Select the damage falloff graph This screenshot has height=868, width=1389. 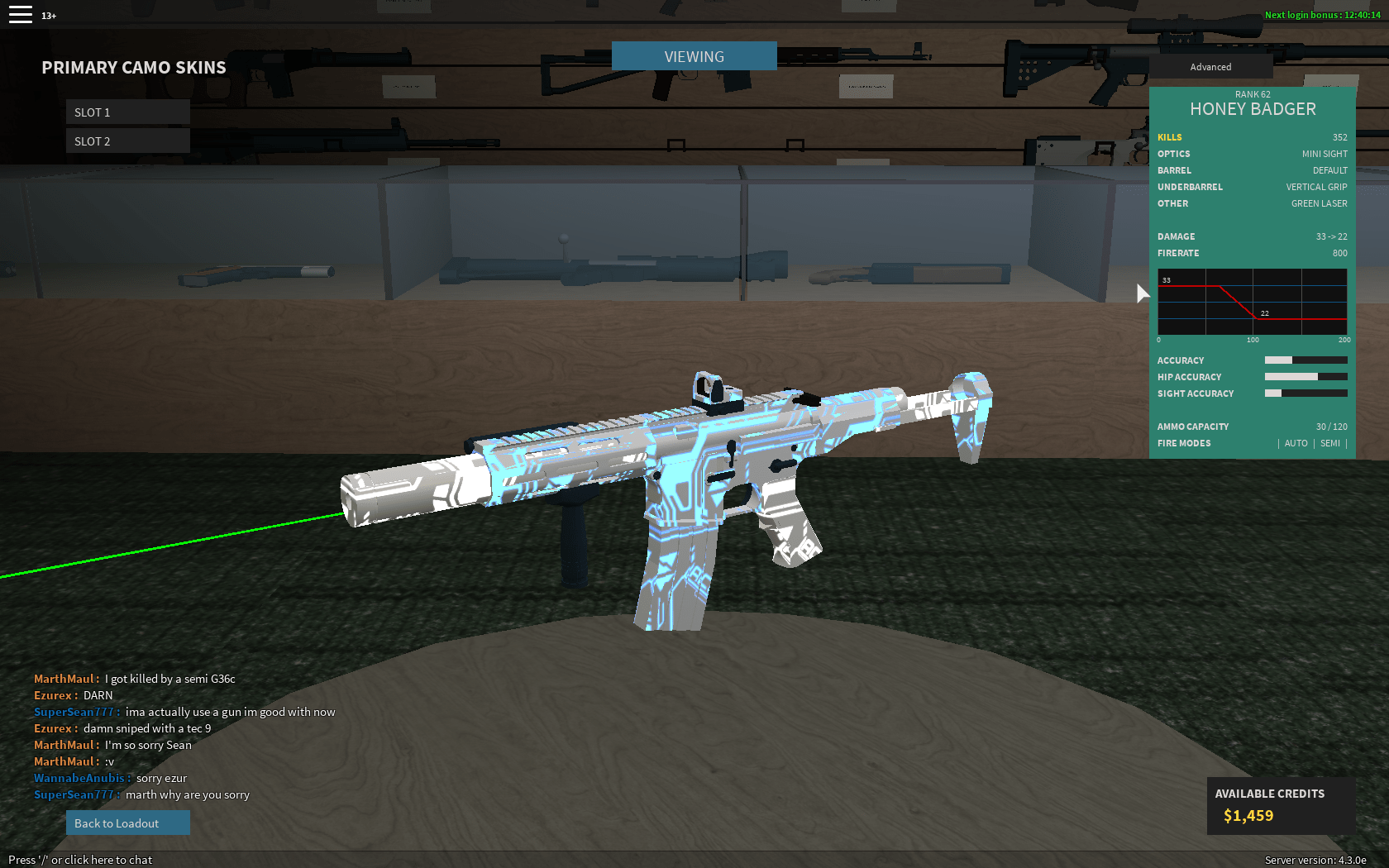[x=1251, y=303]
